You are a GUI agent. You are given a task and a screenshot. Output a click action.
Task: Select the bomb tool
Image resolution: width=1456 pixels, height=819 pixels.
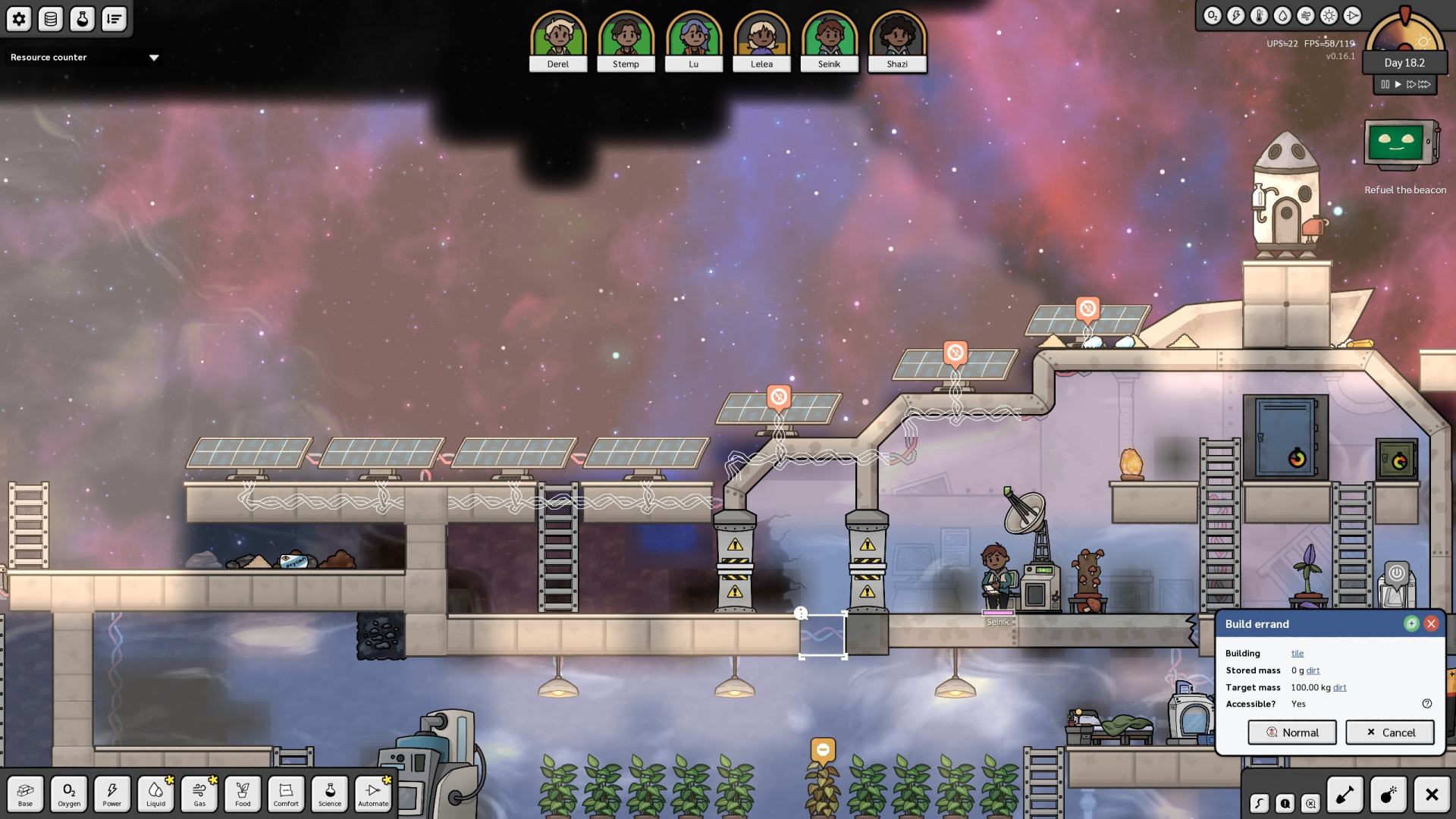click(1388, 795)
